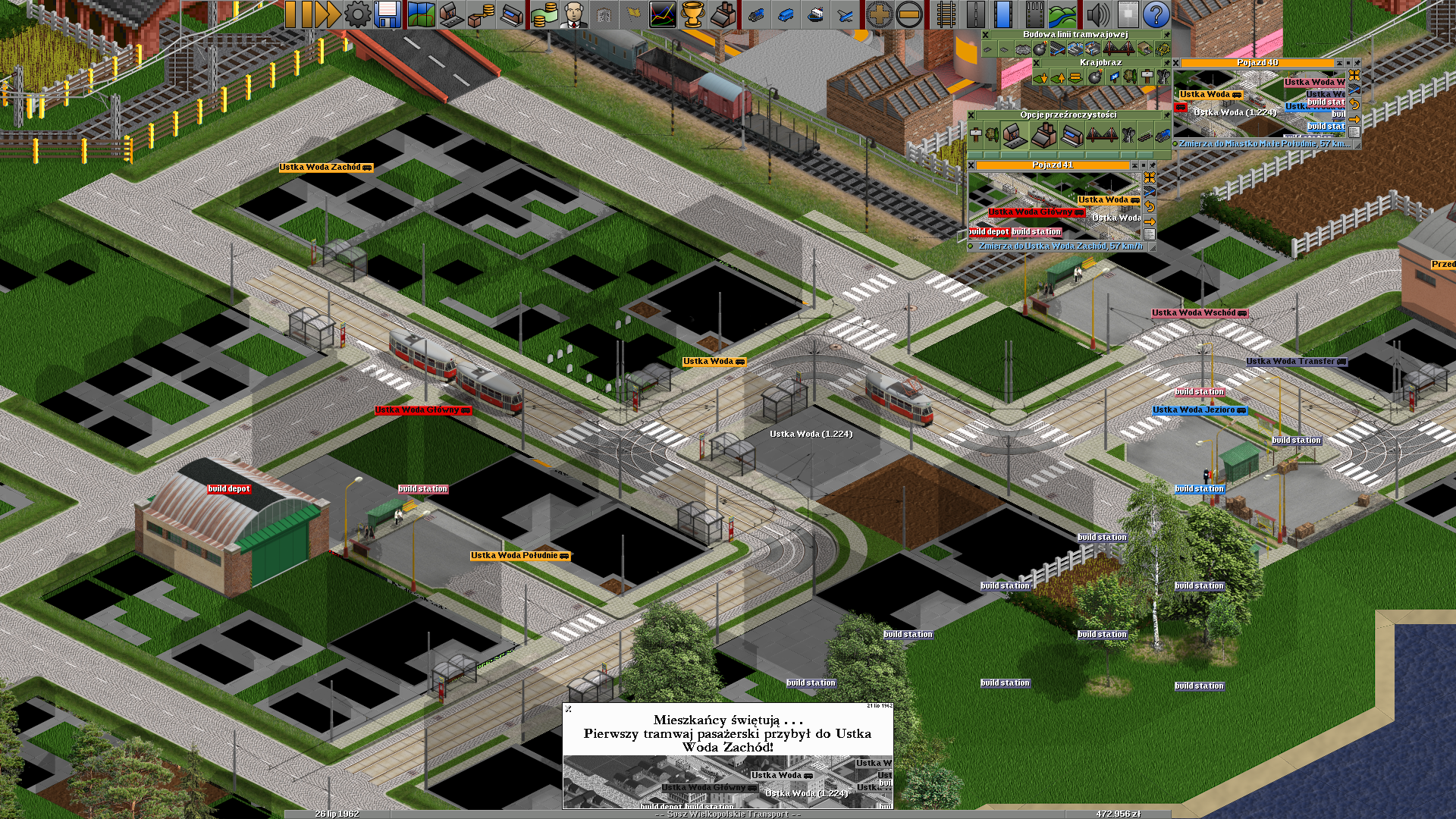Open the company league trophy
The width and height of the screenshot is (1456, 819).
(692, 14)
